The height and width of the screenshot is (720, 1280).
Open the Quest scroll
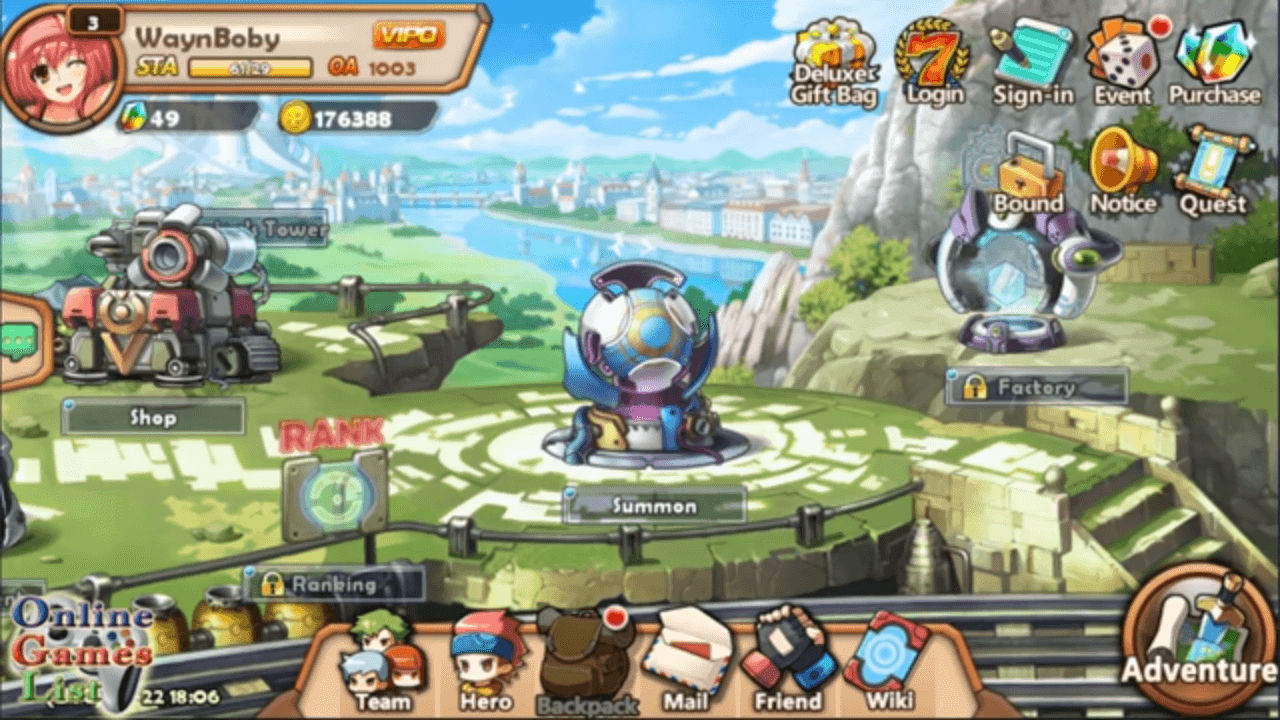tap(1213, 172)
